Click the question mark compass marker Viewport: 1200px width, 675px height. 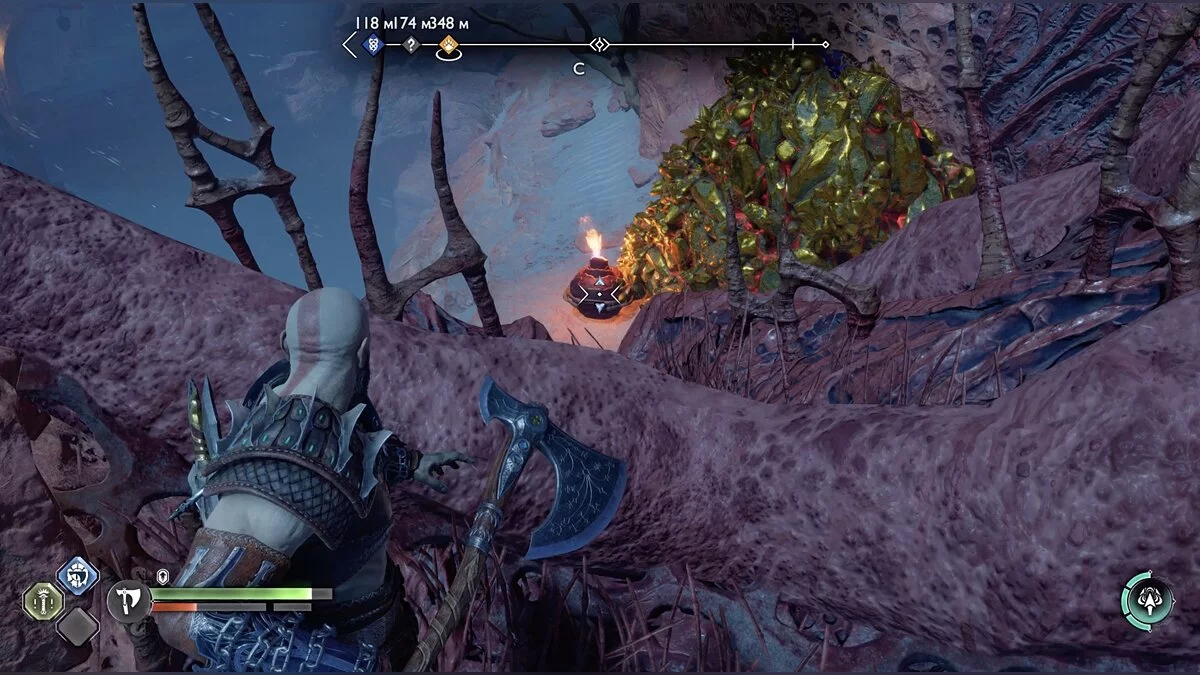(x=409, y=45)
